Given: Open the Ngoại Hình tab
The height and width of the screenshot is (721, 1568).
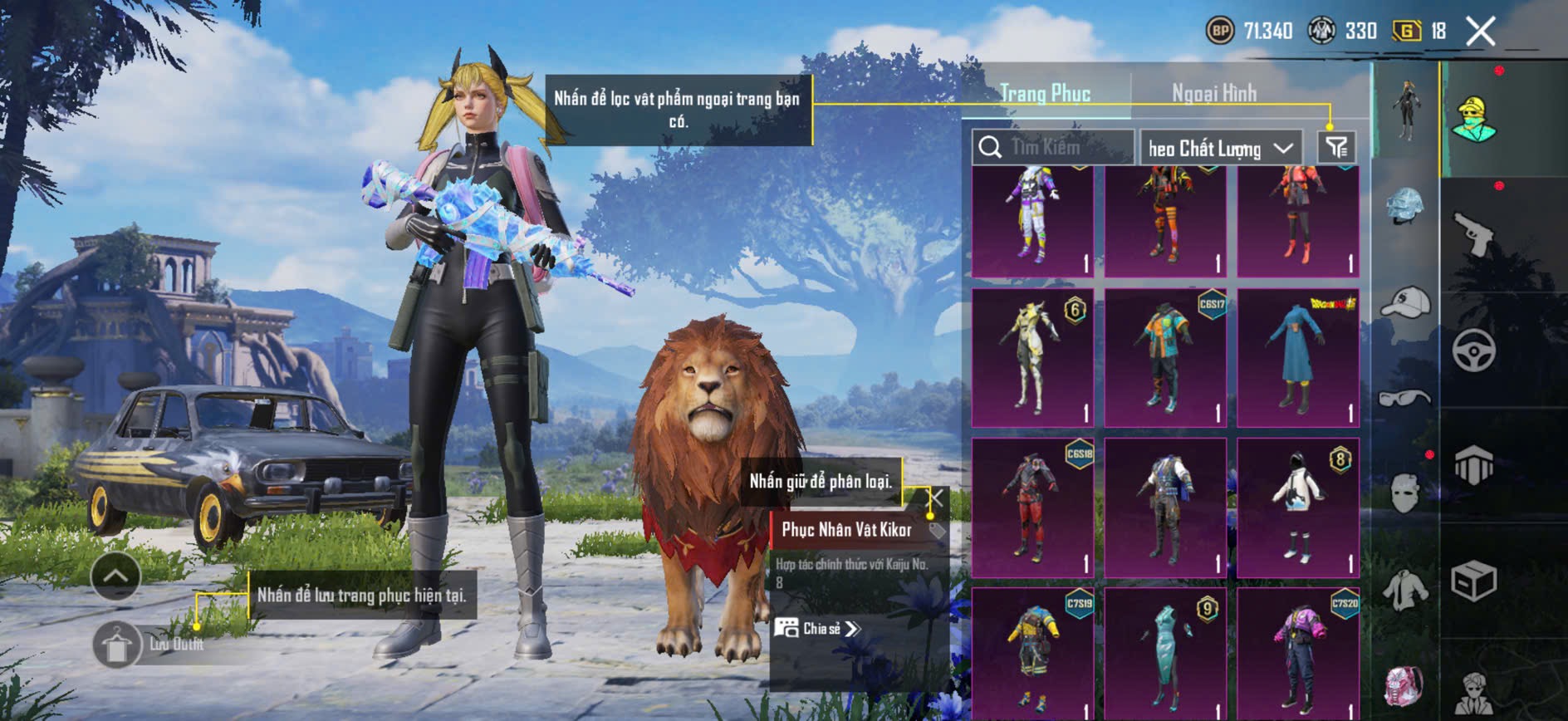Looking at the screenshot, I should click(x=1213, y=93).
